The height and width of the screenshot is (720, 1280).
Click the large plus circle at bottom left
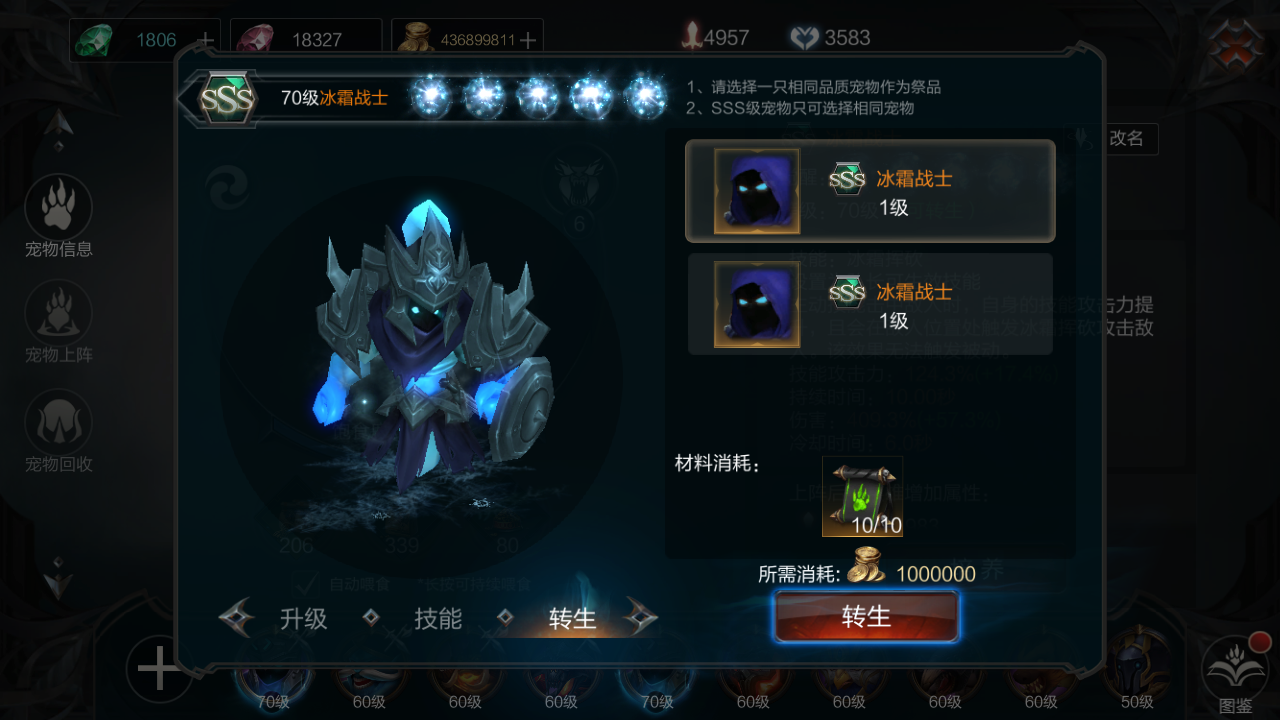point(158,668)
